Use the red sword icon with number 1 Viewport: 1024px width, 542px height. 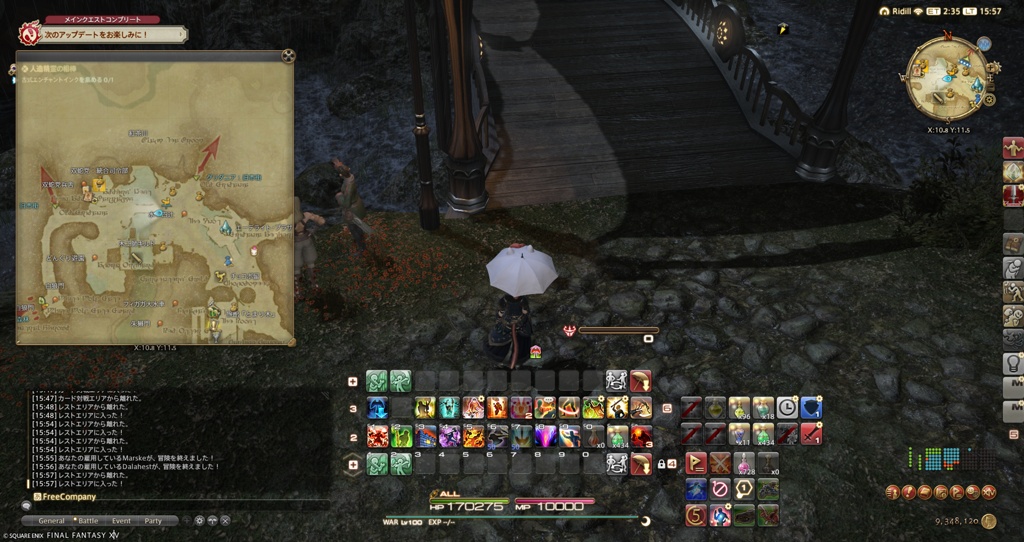[810, 435]
